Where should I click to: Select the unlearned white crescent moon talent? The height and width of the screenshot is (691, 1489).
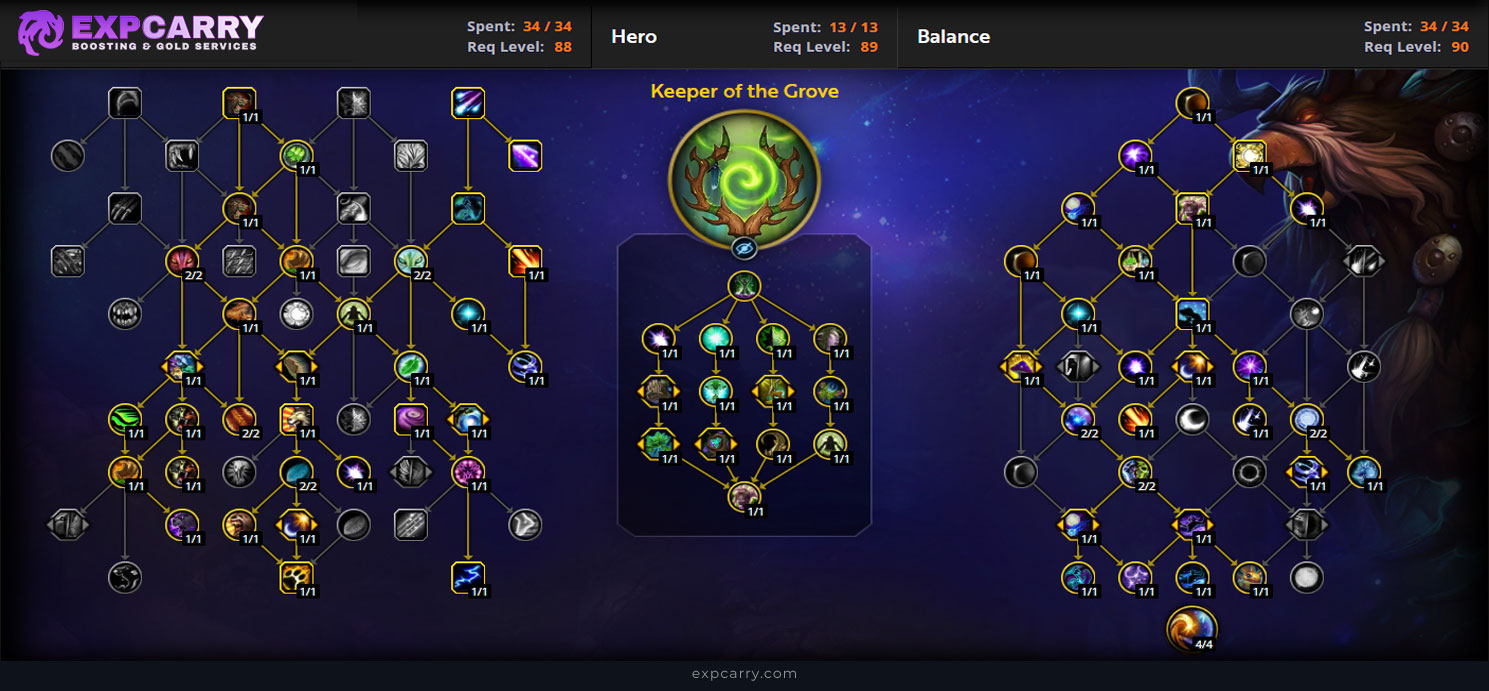pyautogui.click(x=1192, y=419)
